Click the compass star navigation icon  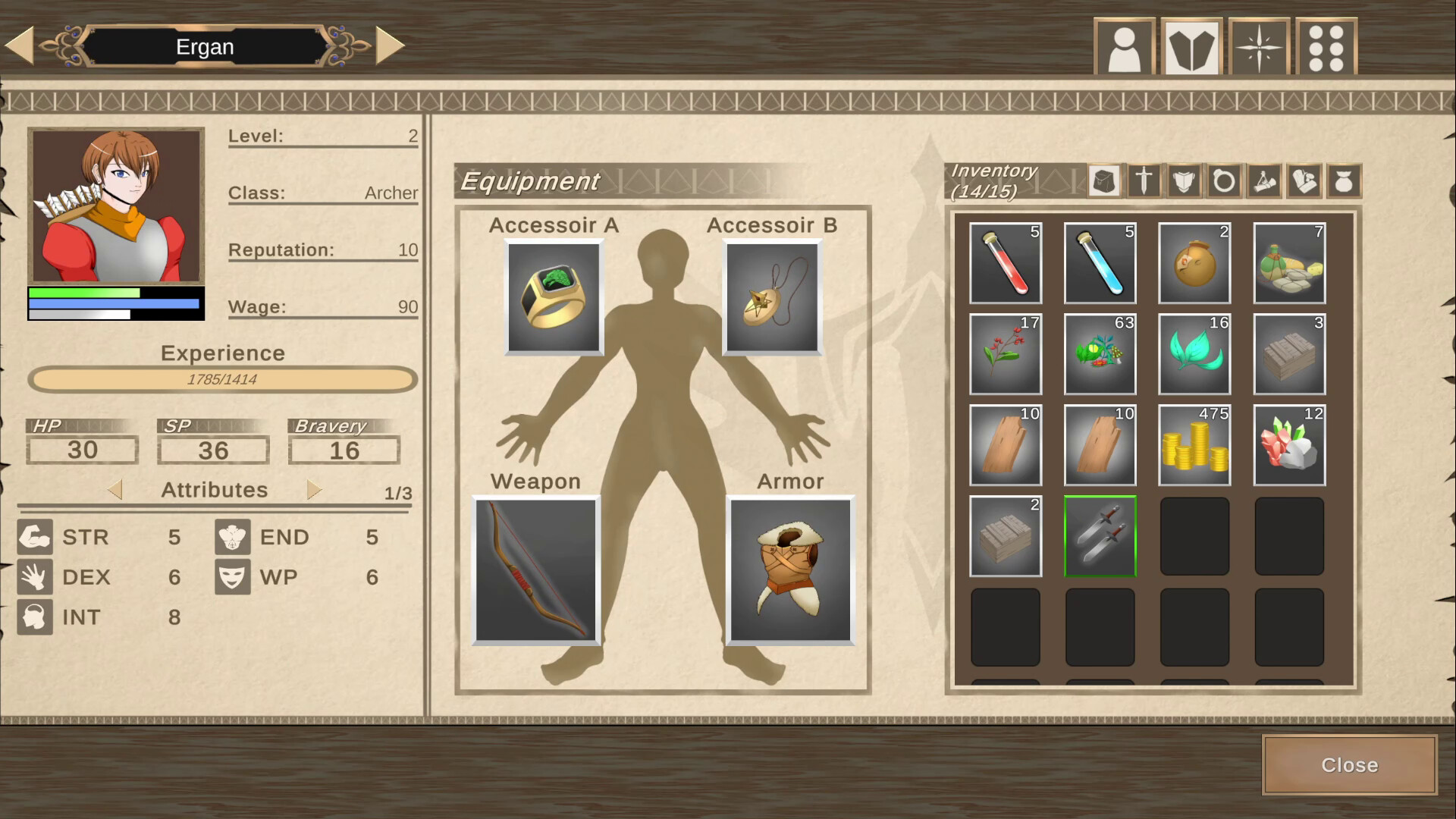point(1259,45)
